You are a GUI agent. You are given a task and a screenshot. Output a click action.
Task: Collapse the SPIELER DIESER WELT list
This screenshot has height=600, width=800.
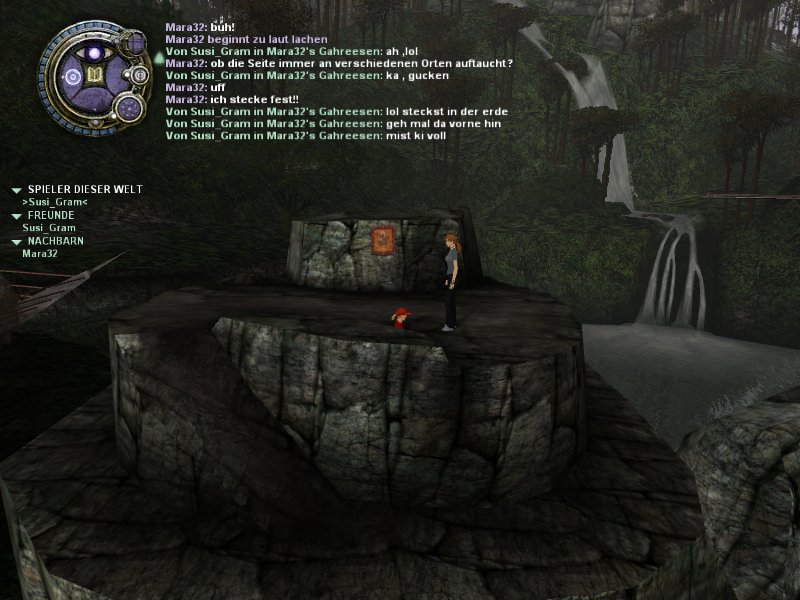point(16,190)
